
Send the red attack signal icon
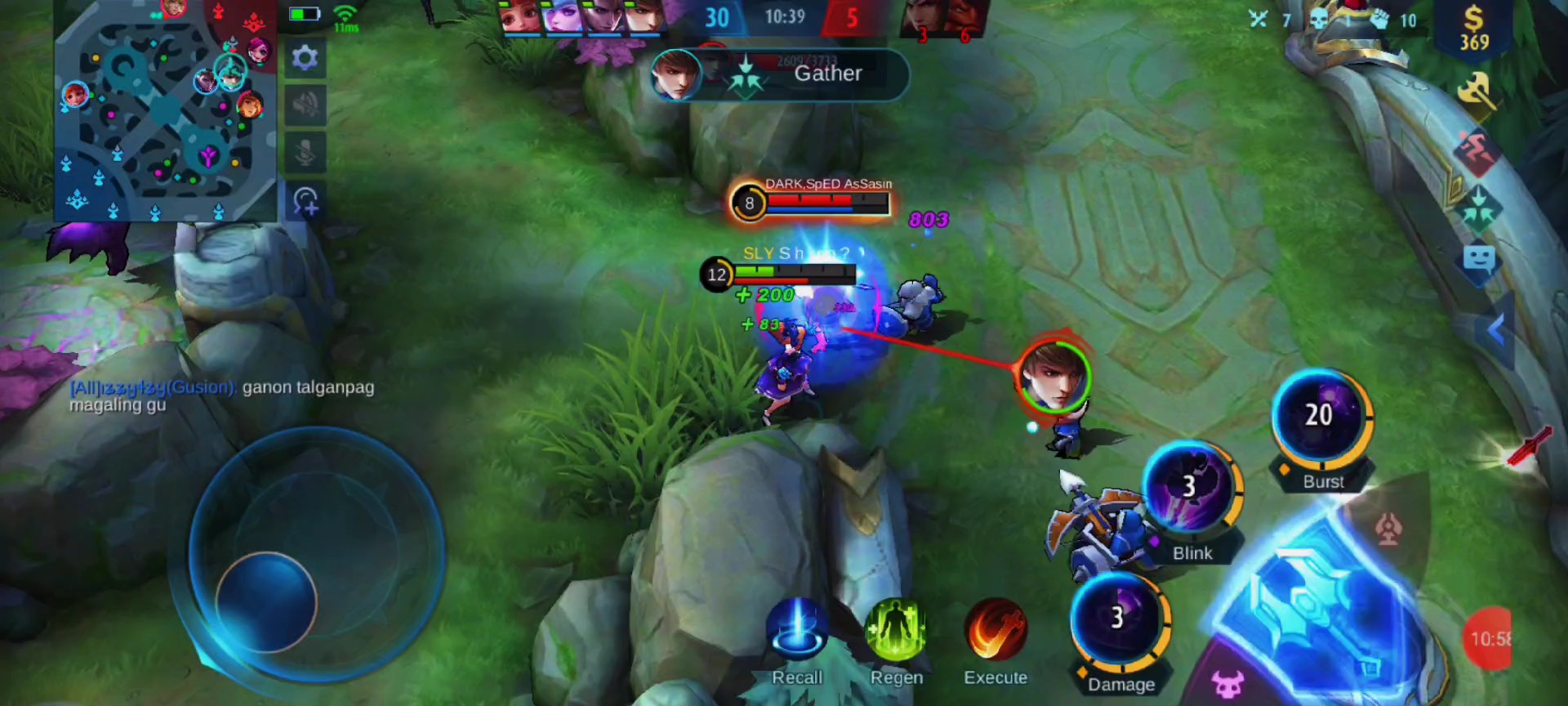pos(1477,152)
